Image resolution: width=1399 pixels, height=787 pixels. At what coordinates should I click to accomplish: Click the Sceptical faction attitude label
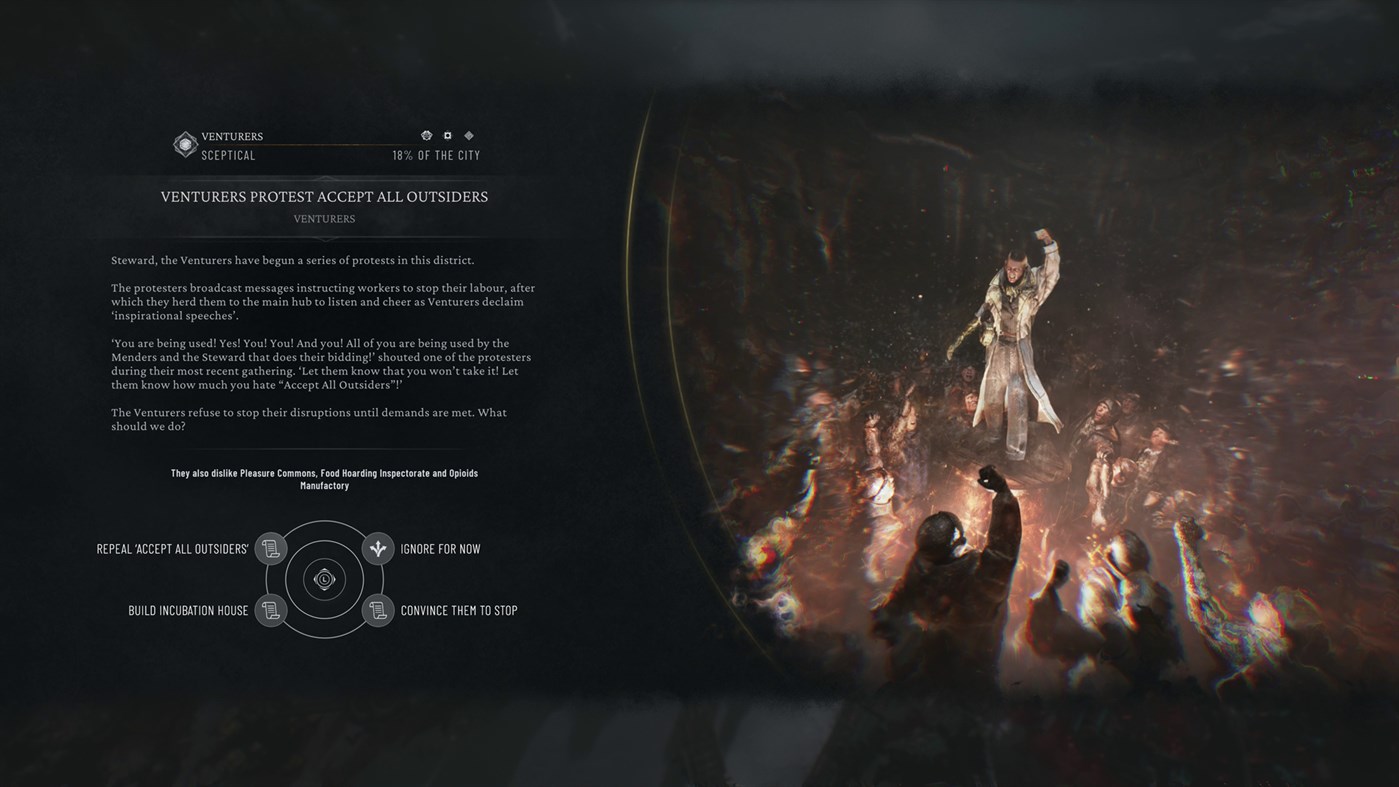228,155
